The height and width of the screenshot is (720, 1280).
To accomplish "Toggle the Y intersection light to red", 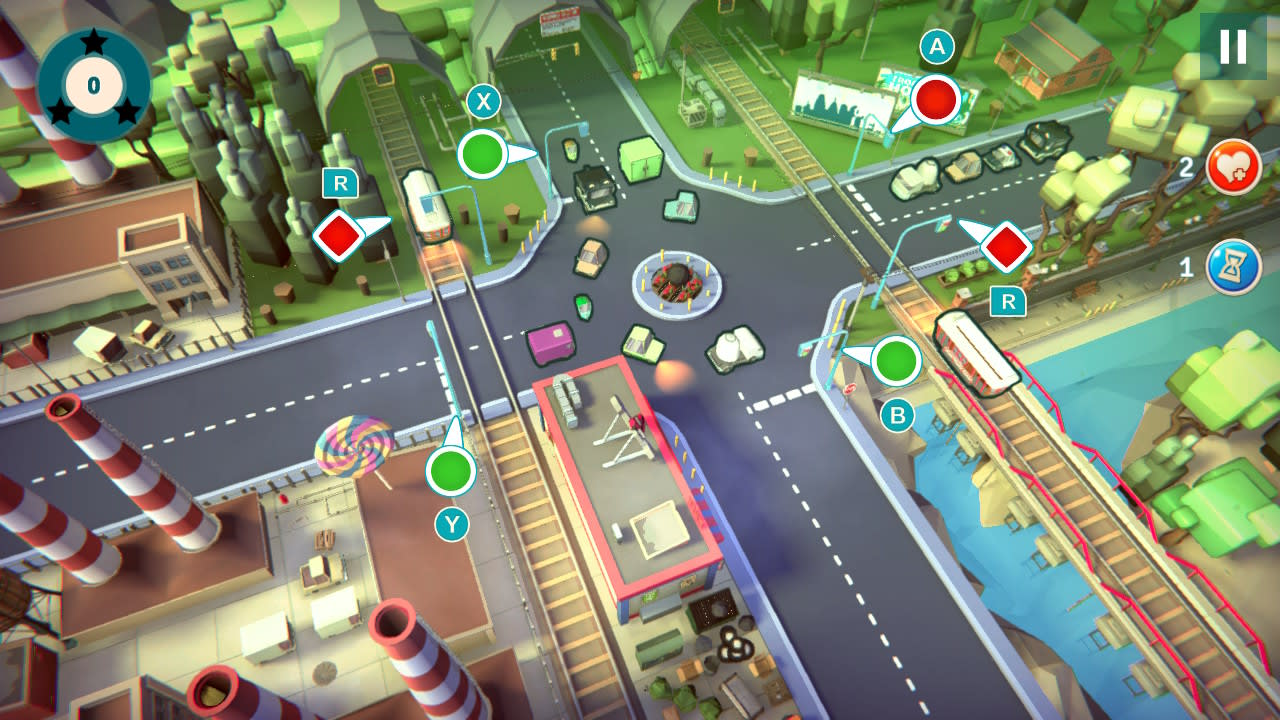I will [449, 470].
